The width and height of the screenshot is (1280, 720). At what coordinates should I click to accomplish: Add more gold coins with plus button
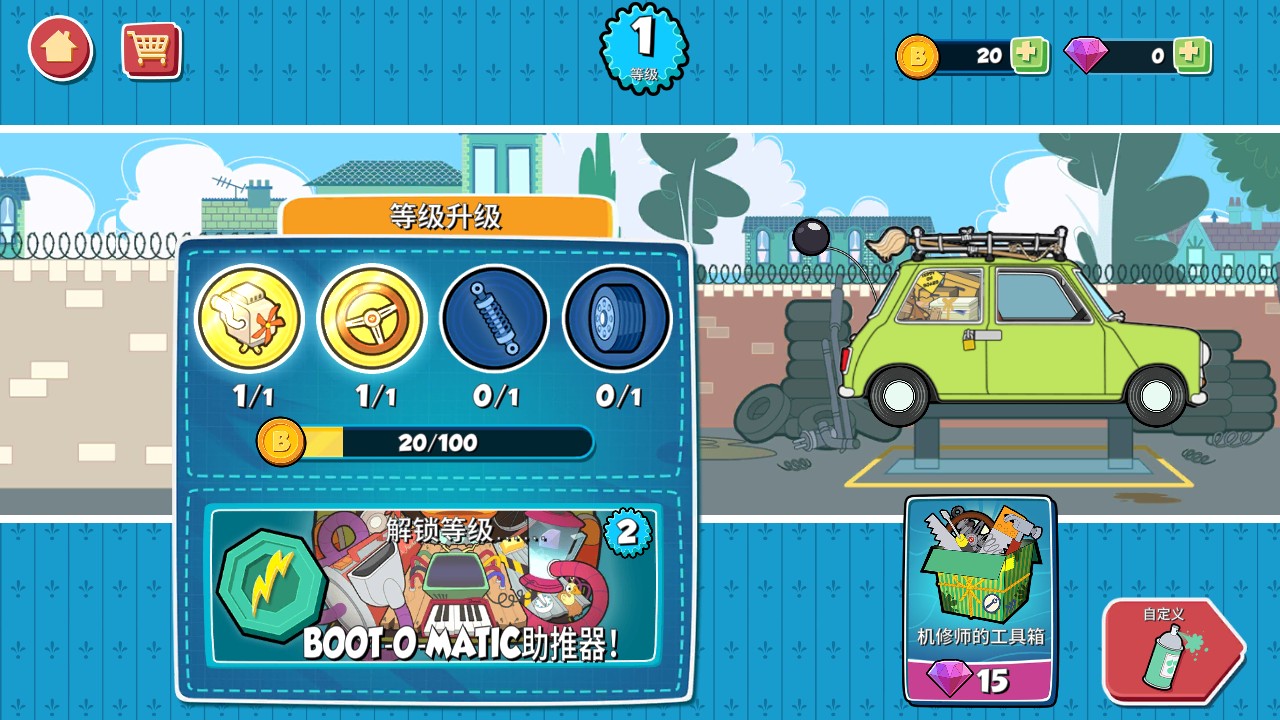point(1028,55)
